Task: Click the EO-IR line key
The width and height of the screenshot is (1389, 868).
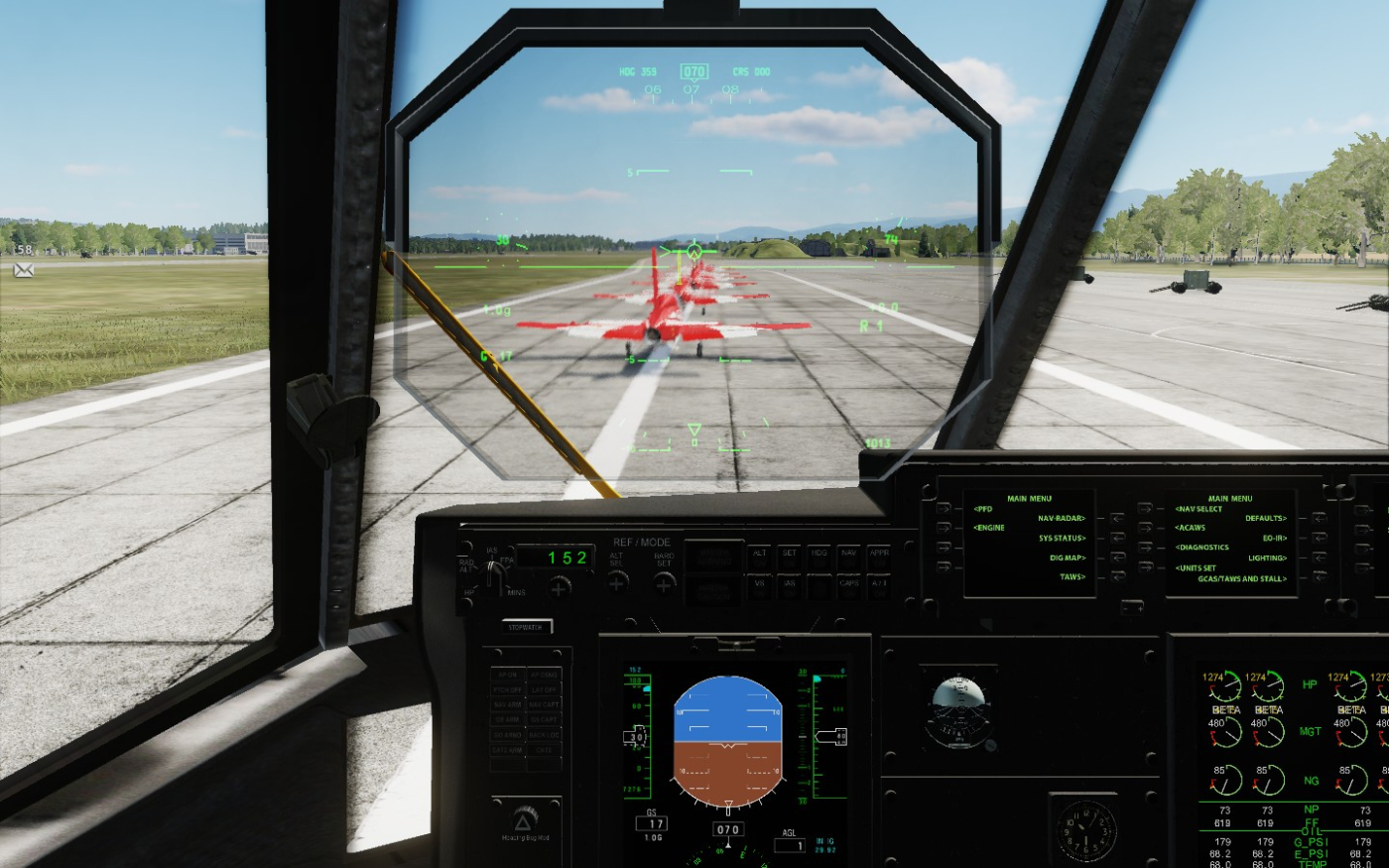Action: tap(1319, 538)
